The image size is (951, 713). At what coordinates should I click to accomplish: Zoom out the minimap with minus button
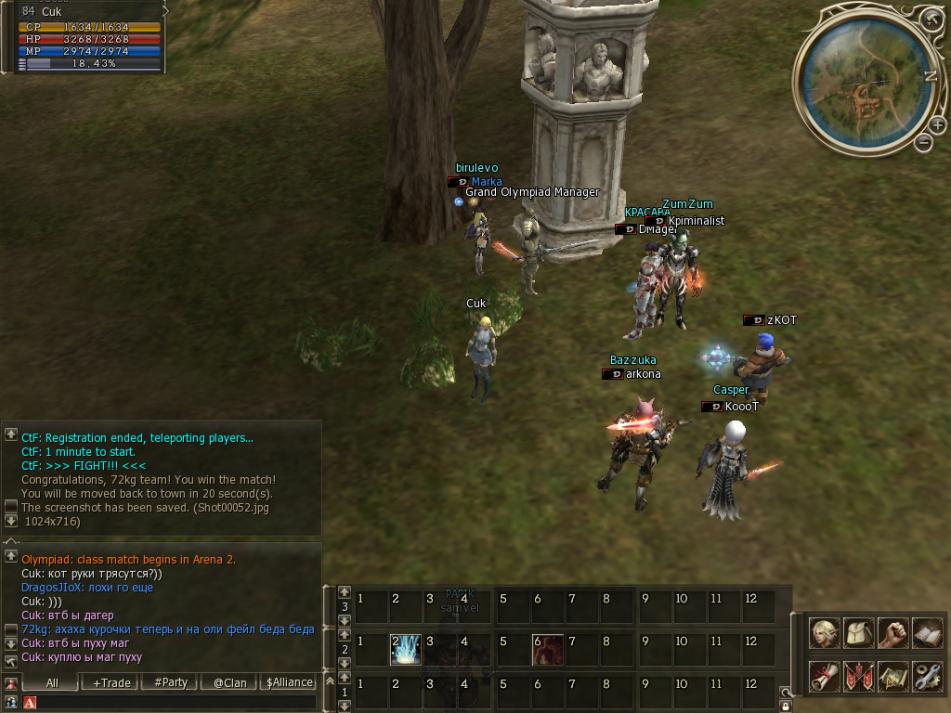(924, 143)
